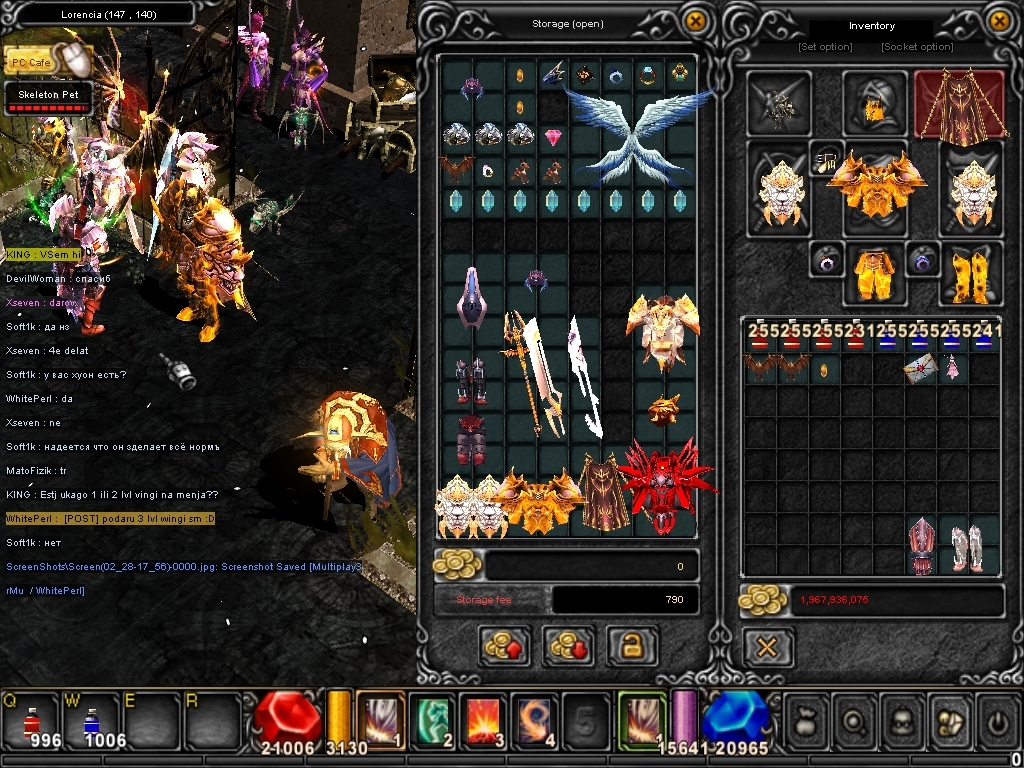1024x768 pixels.
Task: Select the equipped cape slot
Action: [959, 104]
